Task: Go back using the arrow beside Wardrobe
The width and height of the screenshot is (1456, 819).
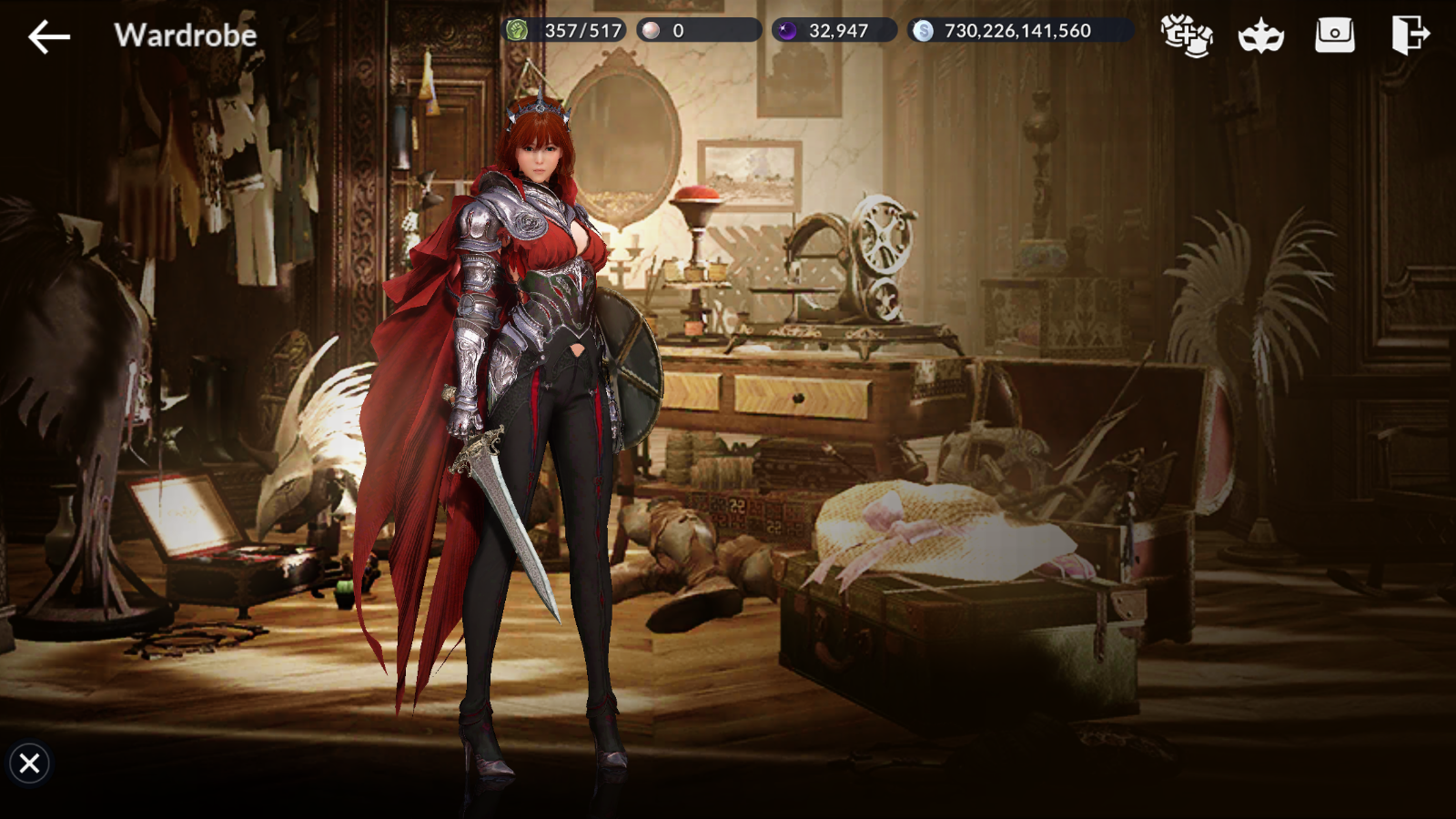Action: point(49,36)
